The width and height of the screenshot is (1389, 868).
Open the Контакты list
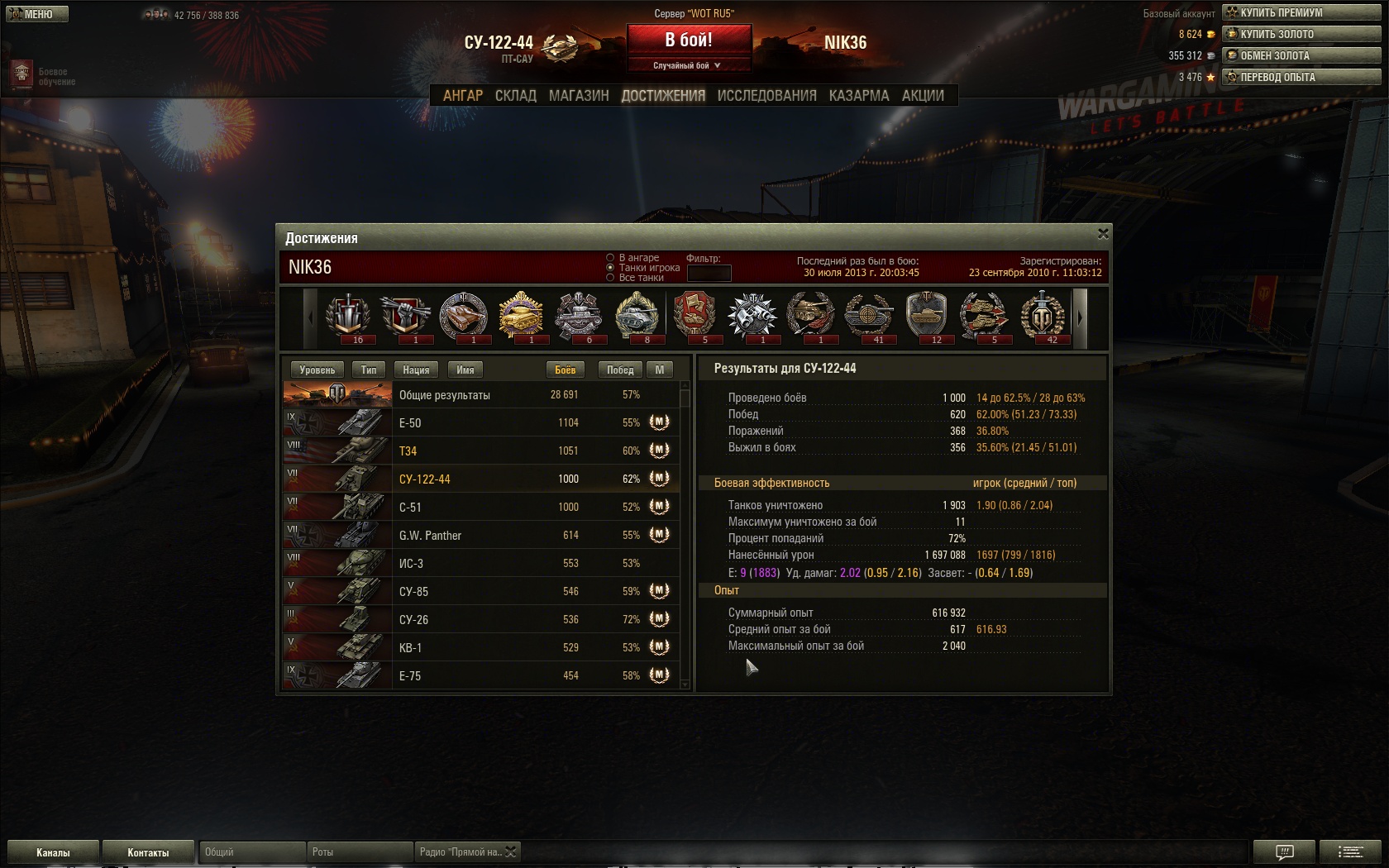click(x=148, y=852)
